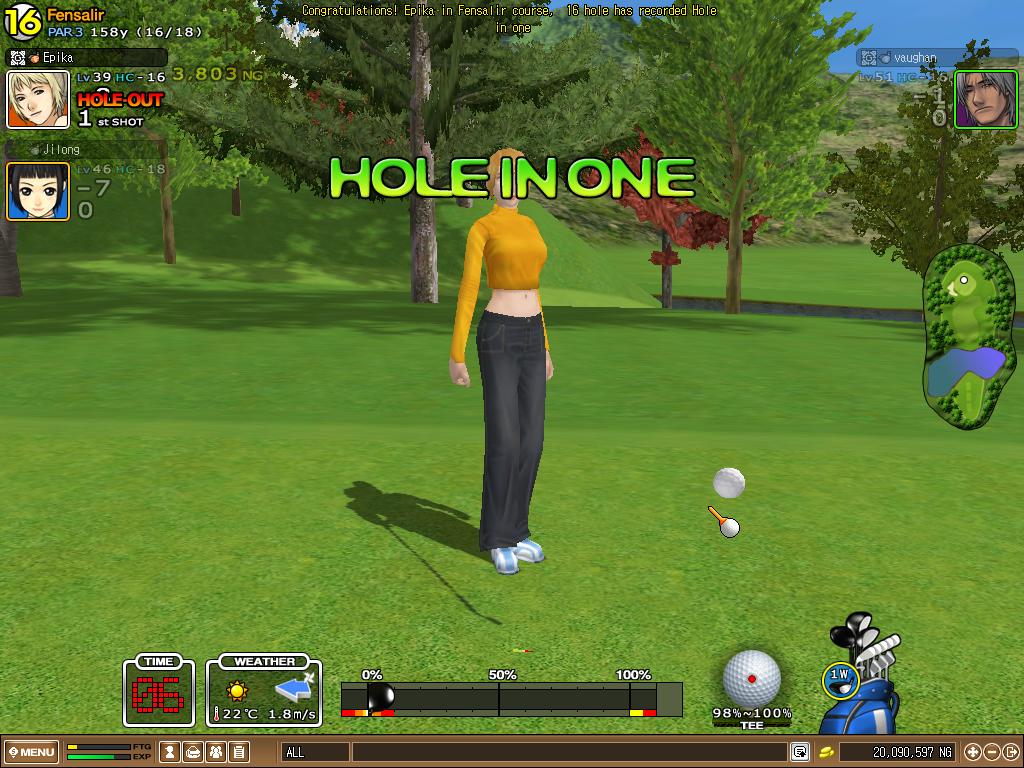Viewport: 1024px width, 768px height.
Task: Click the four-arrow move button
Action: tap(972, 752)
